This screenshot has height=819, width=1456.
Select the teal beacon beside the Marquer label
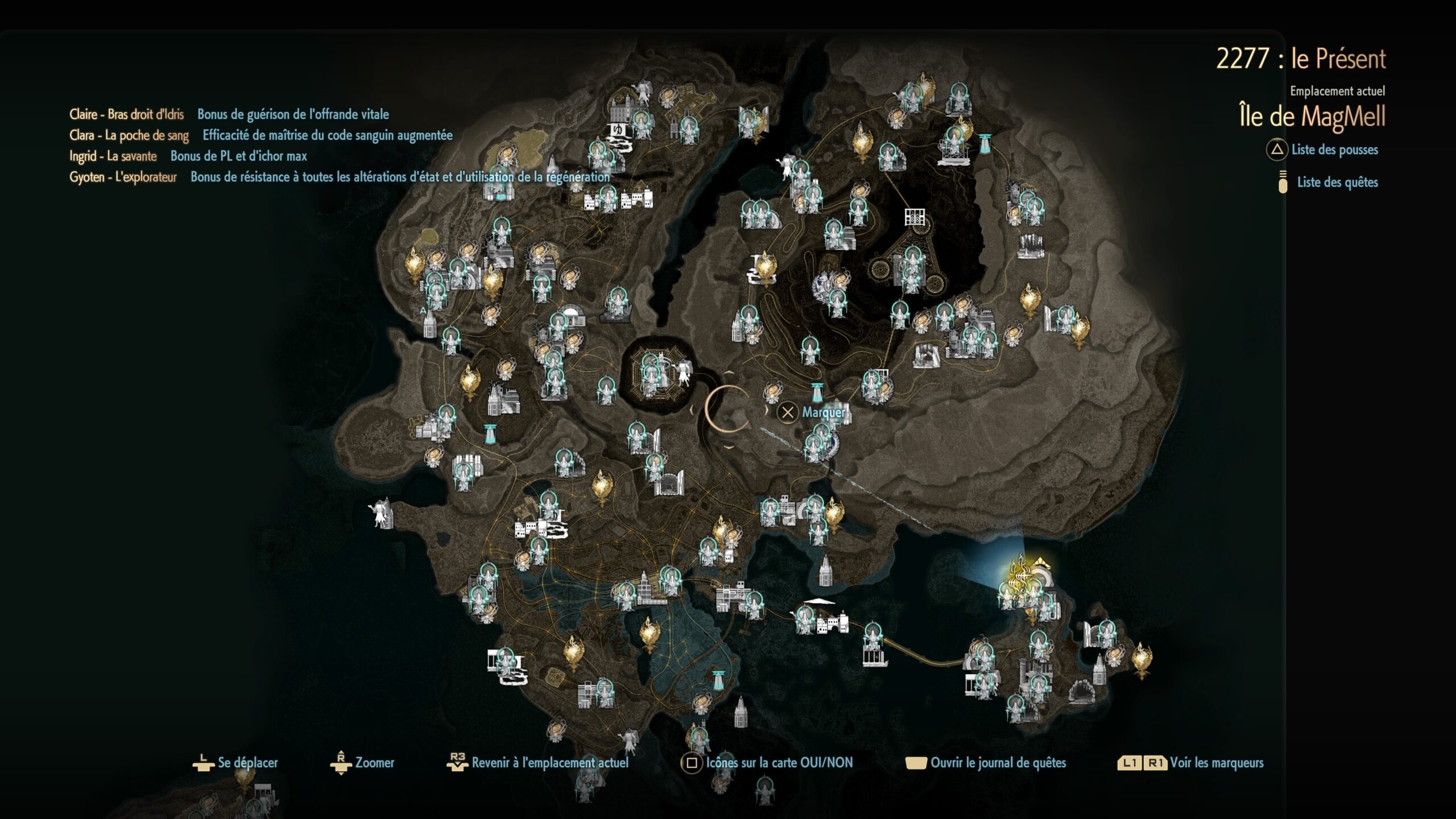tap(817, 392)
